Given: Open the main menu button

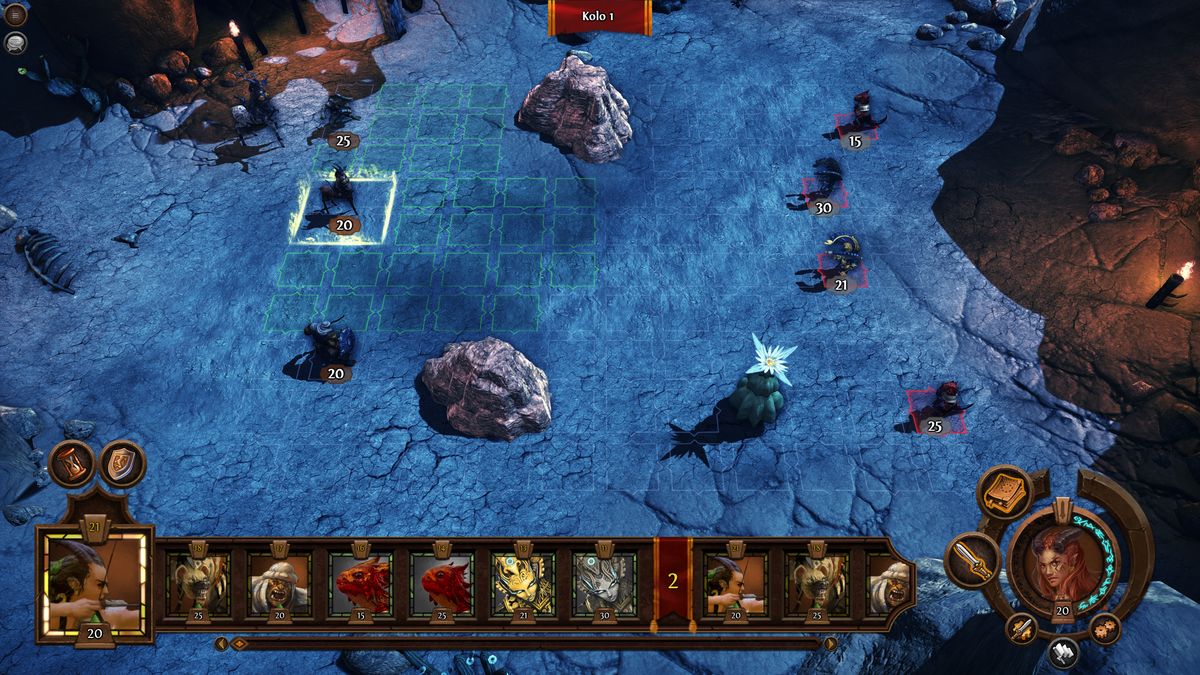Looking at the screenshot, I should click(15, 16).
